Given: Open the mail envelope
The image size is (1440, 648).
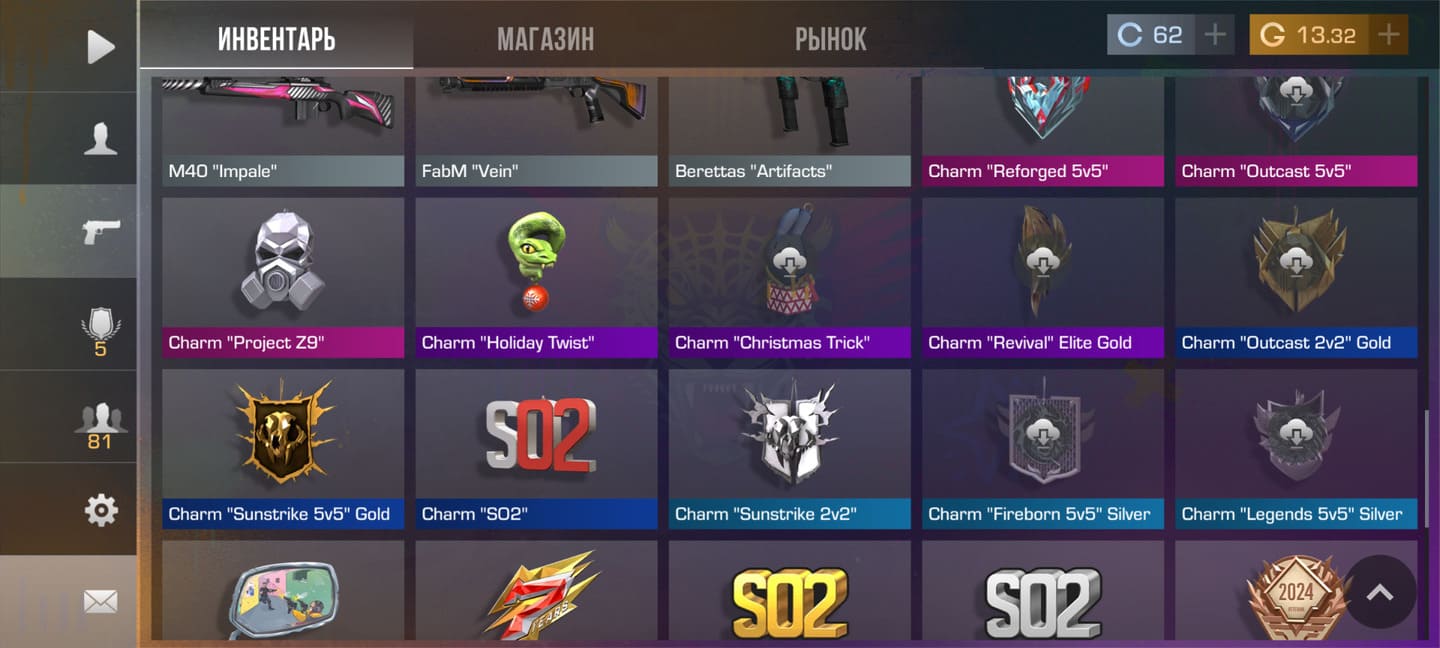Looking at the screenshot, I should click(x=100, y=601).
